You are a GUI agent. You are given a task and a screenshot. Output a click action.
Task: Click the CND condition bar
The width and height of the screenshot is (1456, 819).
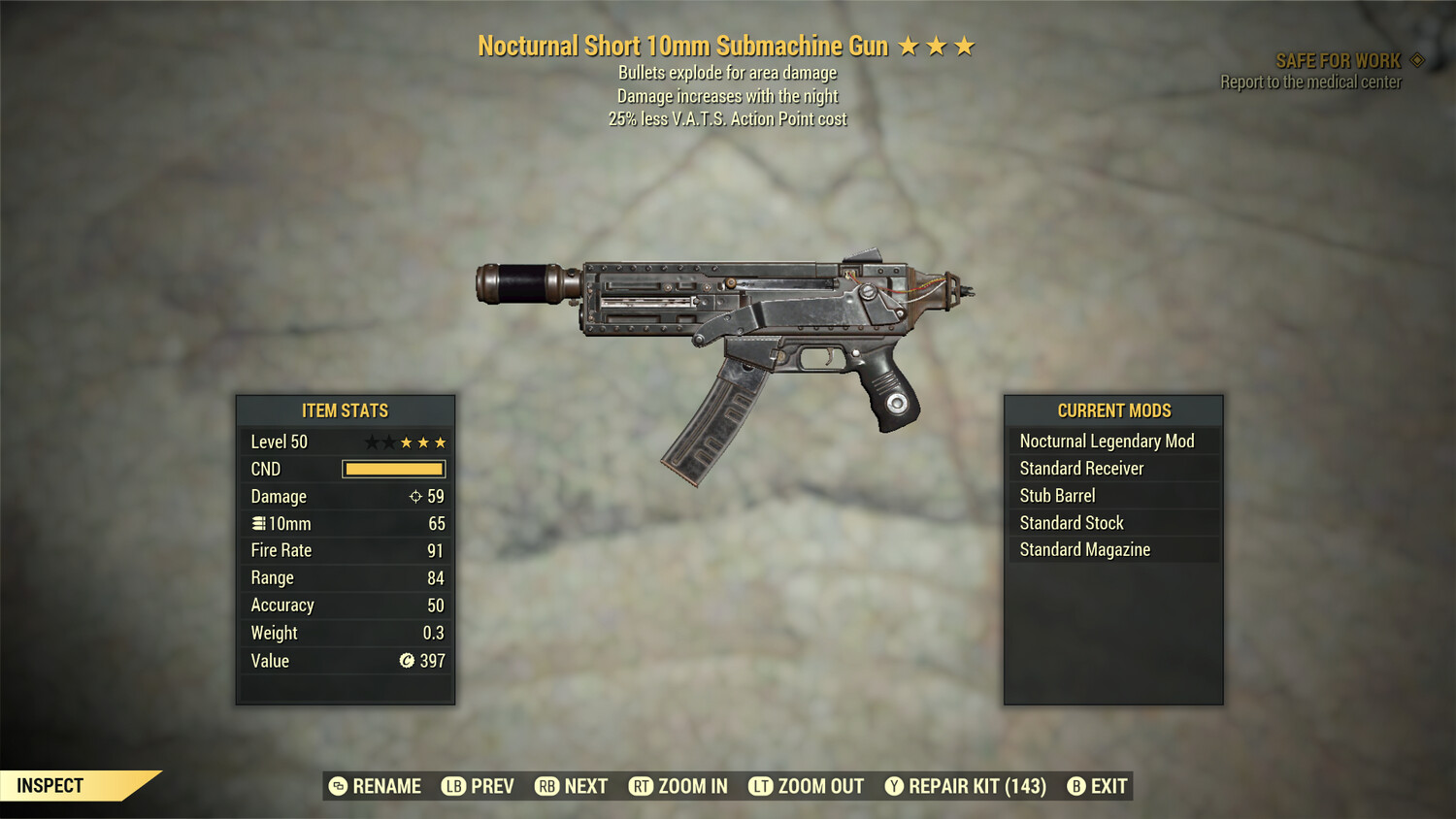click(x=393, y=469)
